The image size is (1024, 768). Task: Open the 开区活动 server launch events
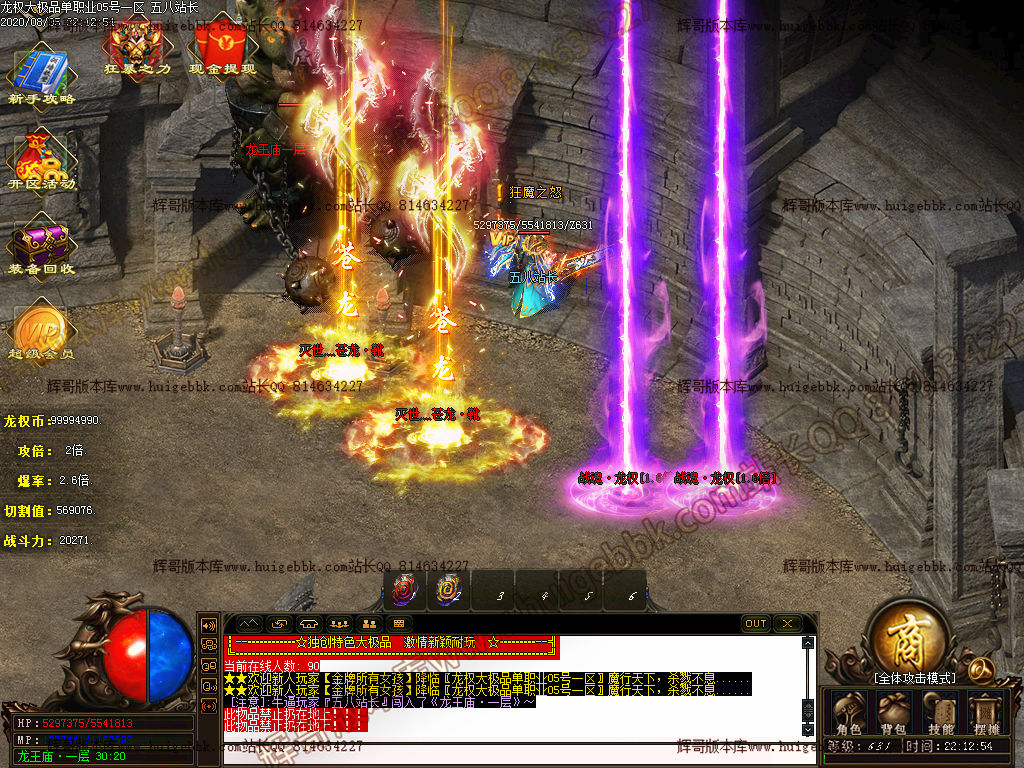(41, 158)
